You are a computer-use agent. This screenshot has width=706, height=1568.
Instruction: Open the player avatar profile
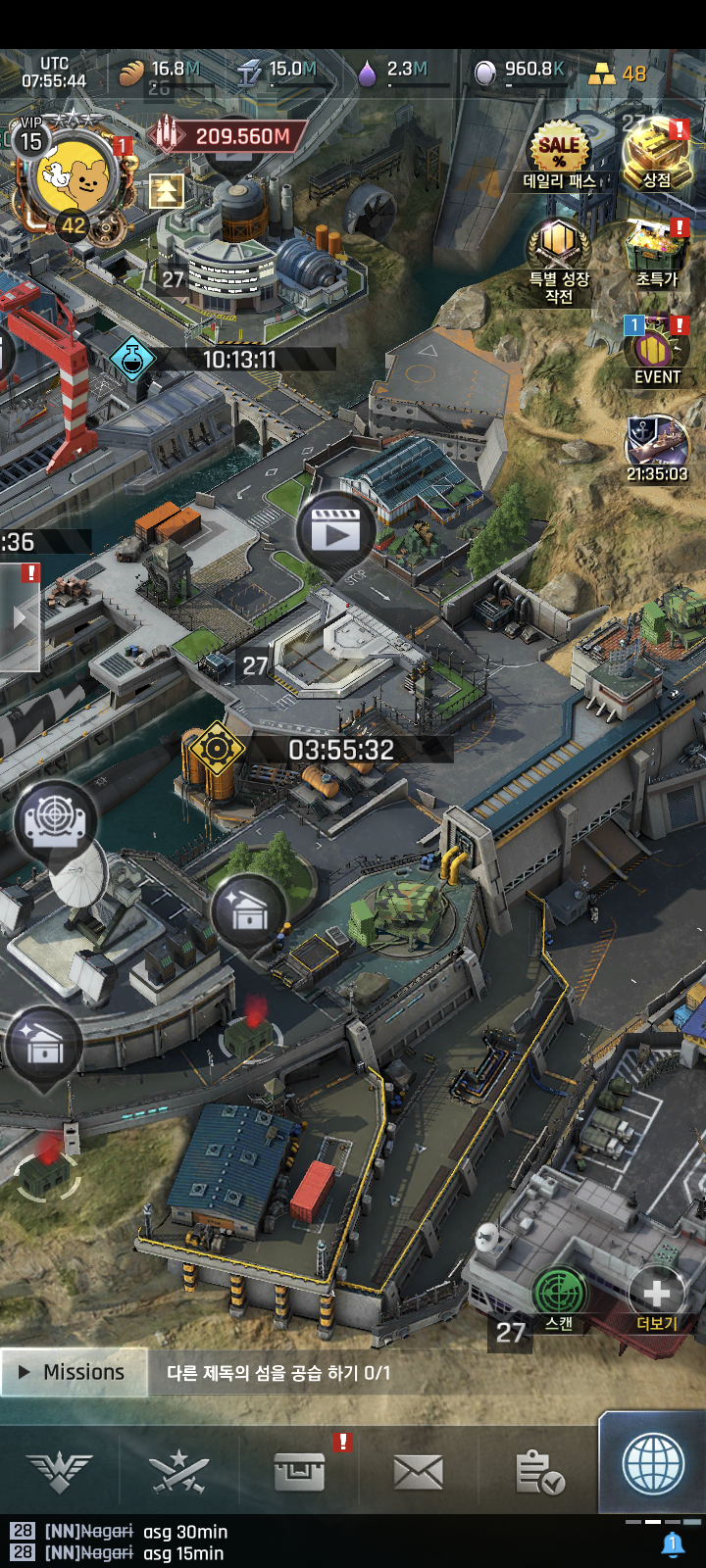[76, 174]
